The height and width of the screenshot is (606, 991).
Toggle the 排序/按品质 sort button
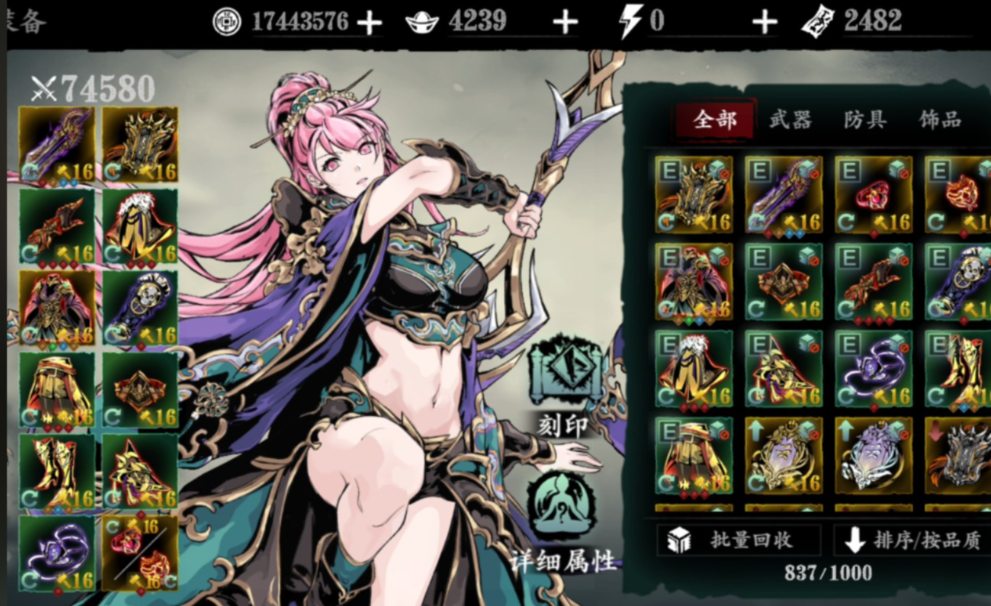[x=910, y=540]
